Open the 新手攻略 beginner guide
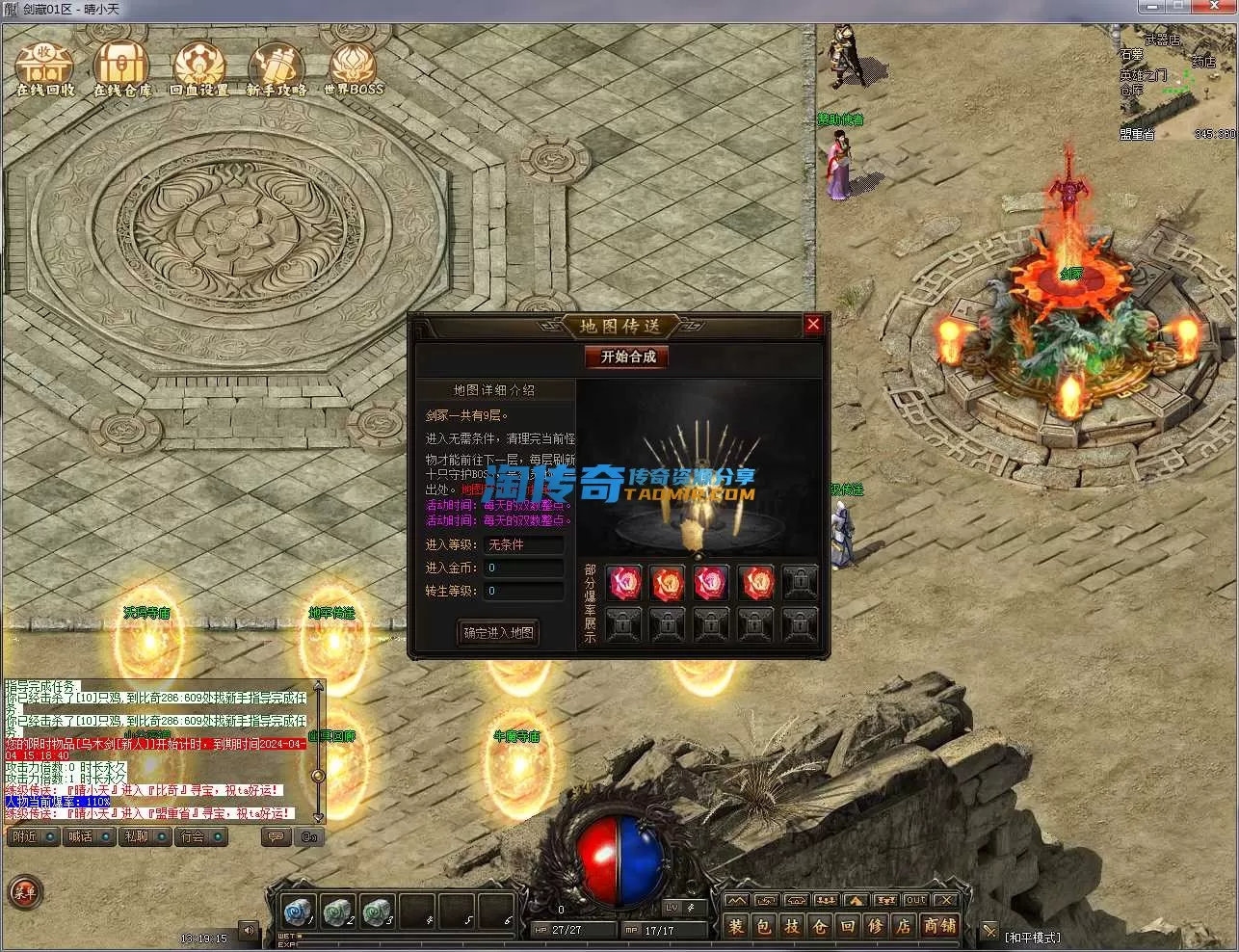The image size is (1239, 952). click(x=277, y=68)
